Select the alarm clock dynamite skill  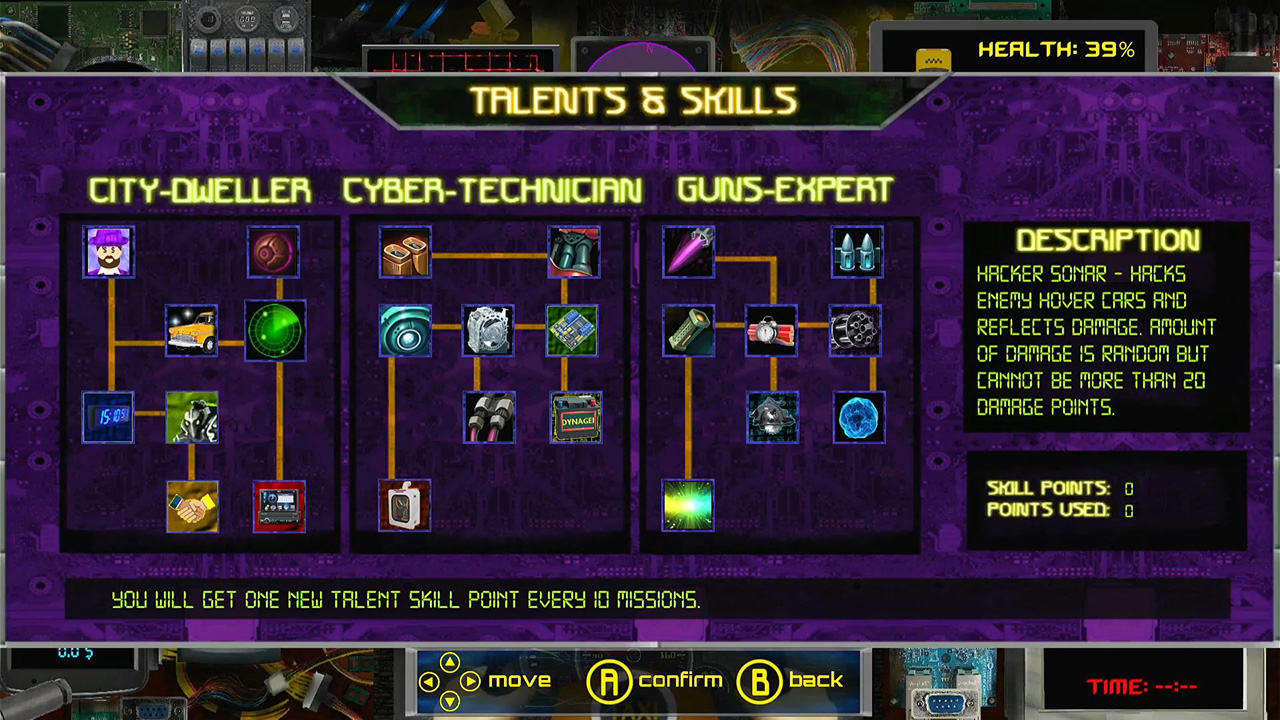772,332
